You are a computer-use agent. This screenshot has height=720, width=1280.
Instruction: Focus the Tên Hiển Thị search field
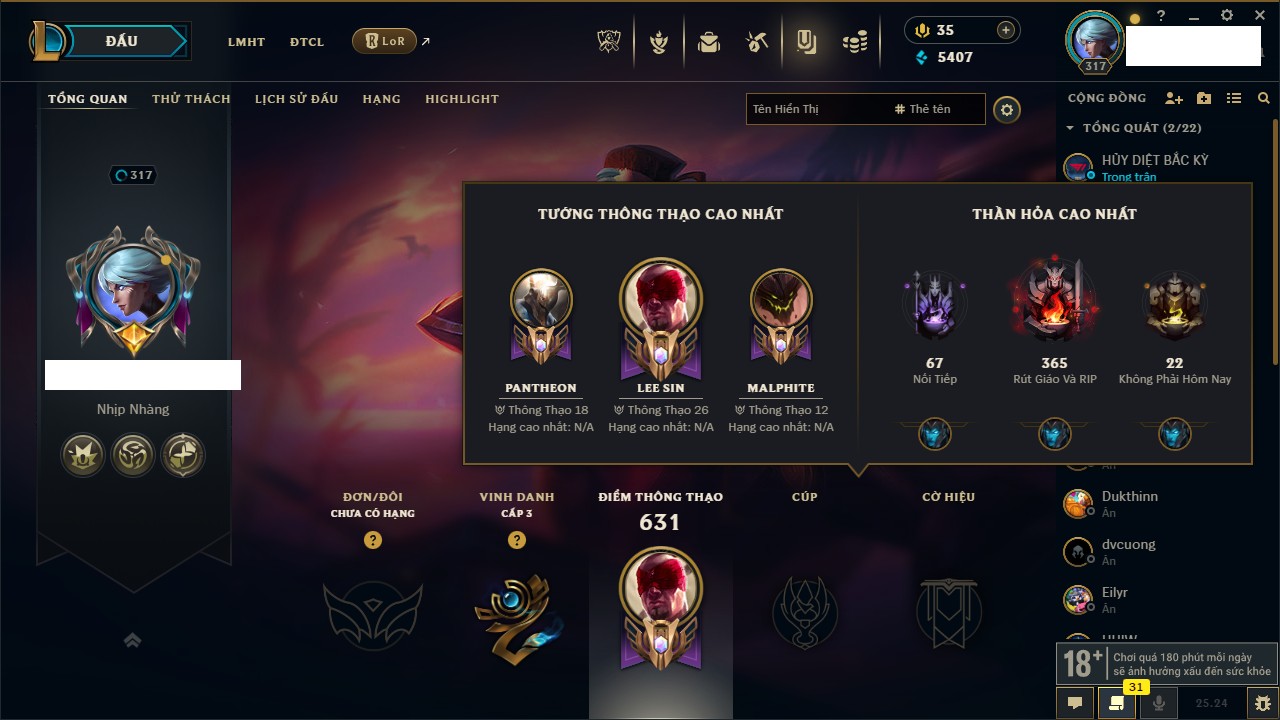coord(815,109)
